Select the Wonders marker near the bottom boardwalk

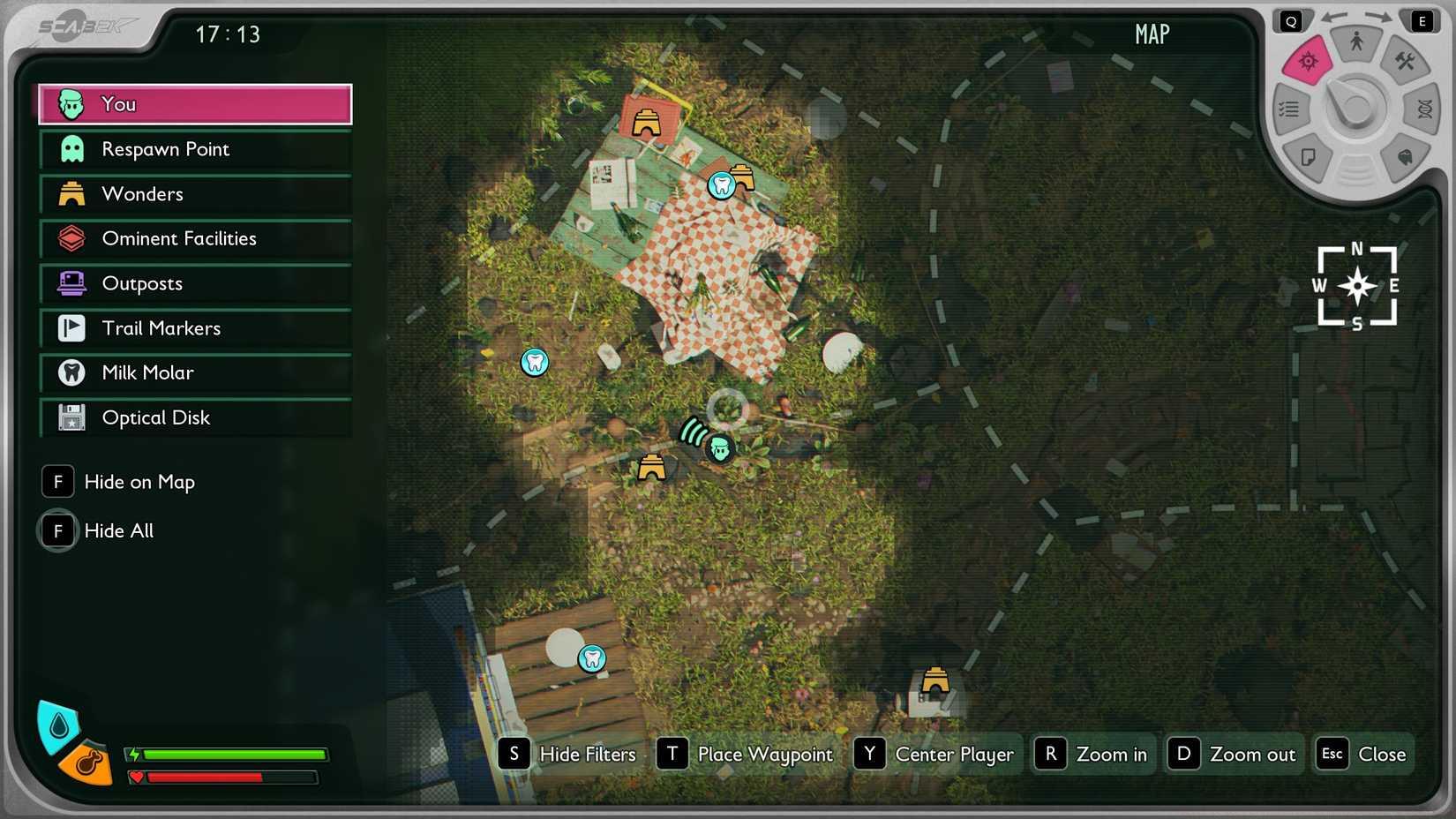coord(934,680)
